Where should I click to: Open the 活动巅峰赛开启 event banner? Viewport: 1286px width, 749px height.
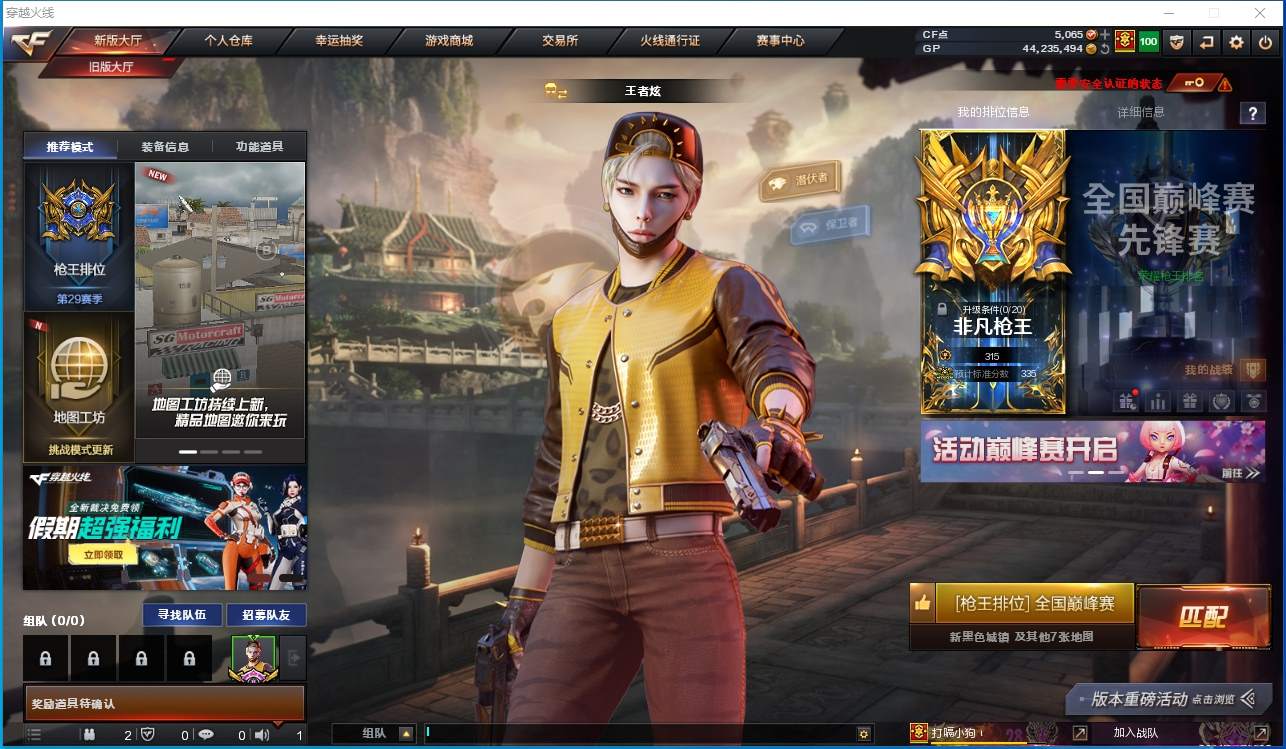tap(1092, 451)
